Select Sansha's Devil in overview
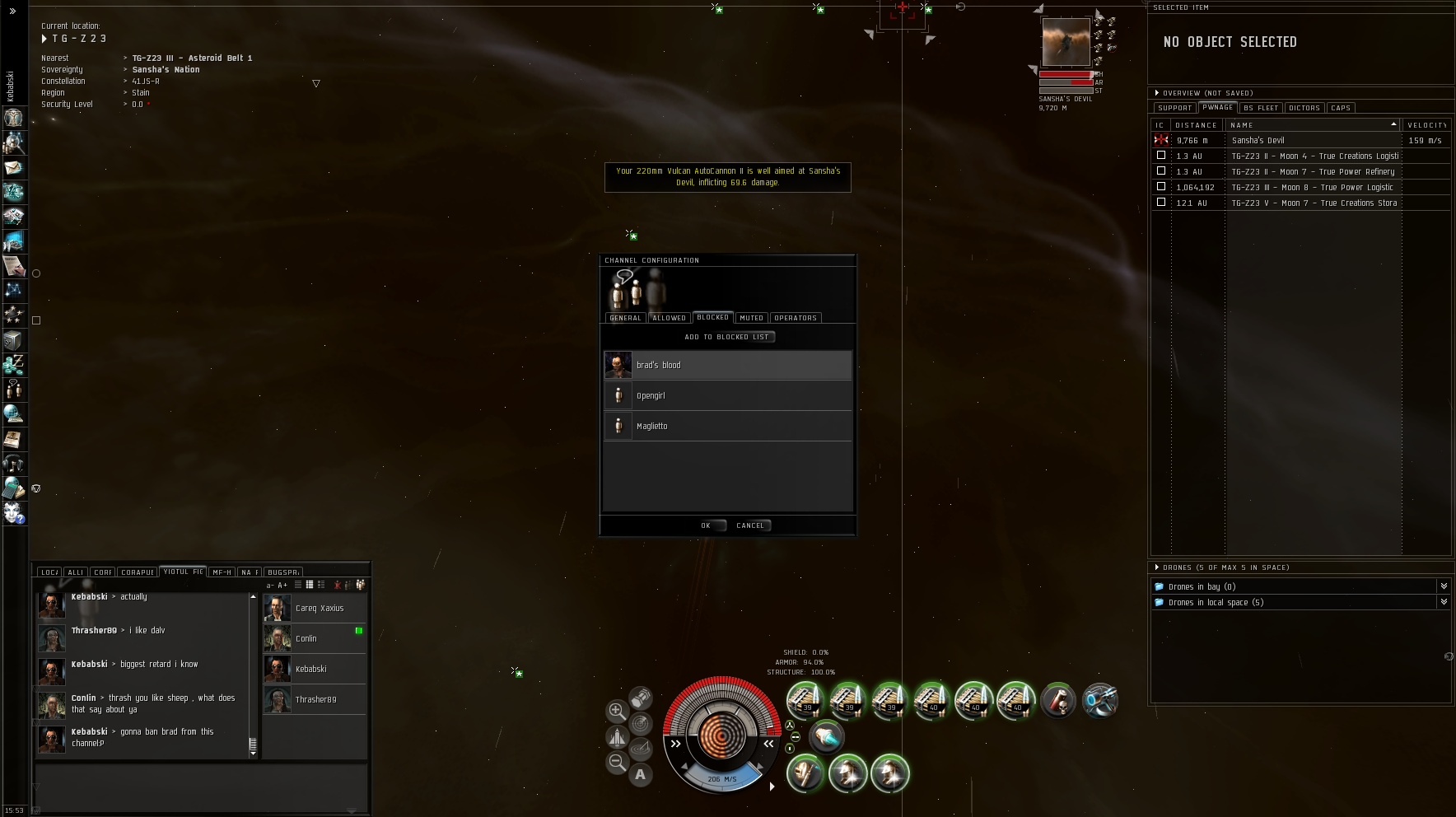This screenshot has height=817, width=1456. point(1258,141)
